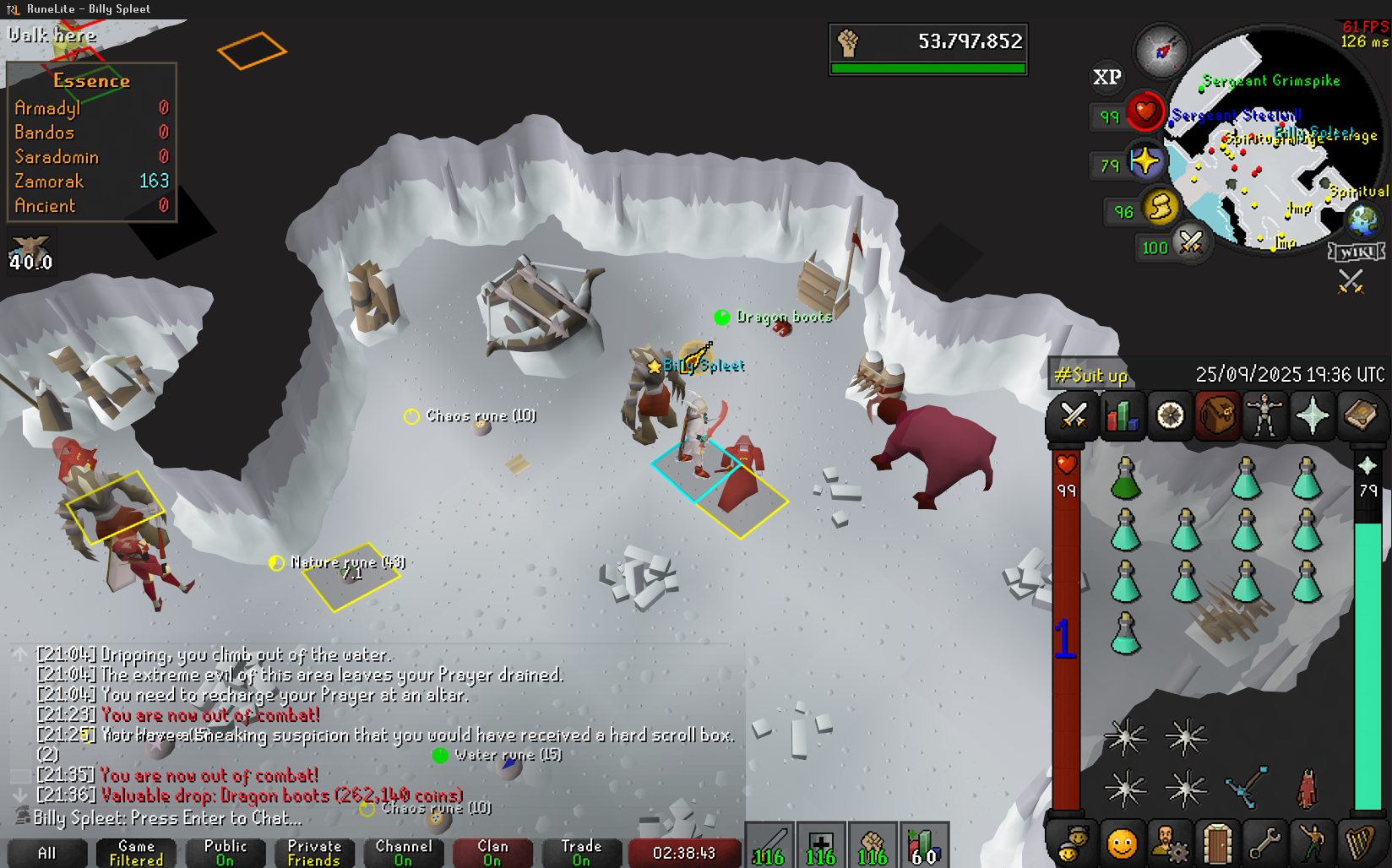Toggle run with the boot energy orb
1392x868 pixels.
click(1161, 206)
